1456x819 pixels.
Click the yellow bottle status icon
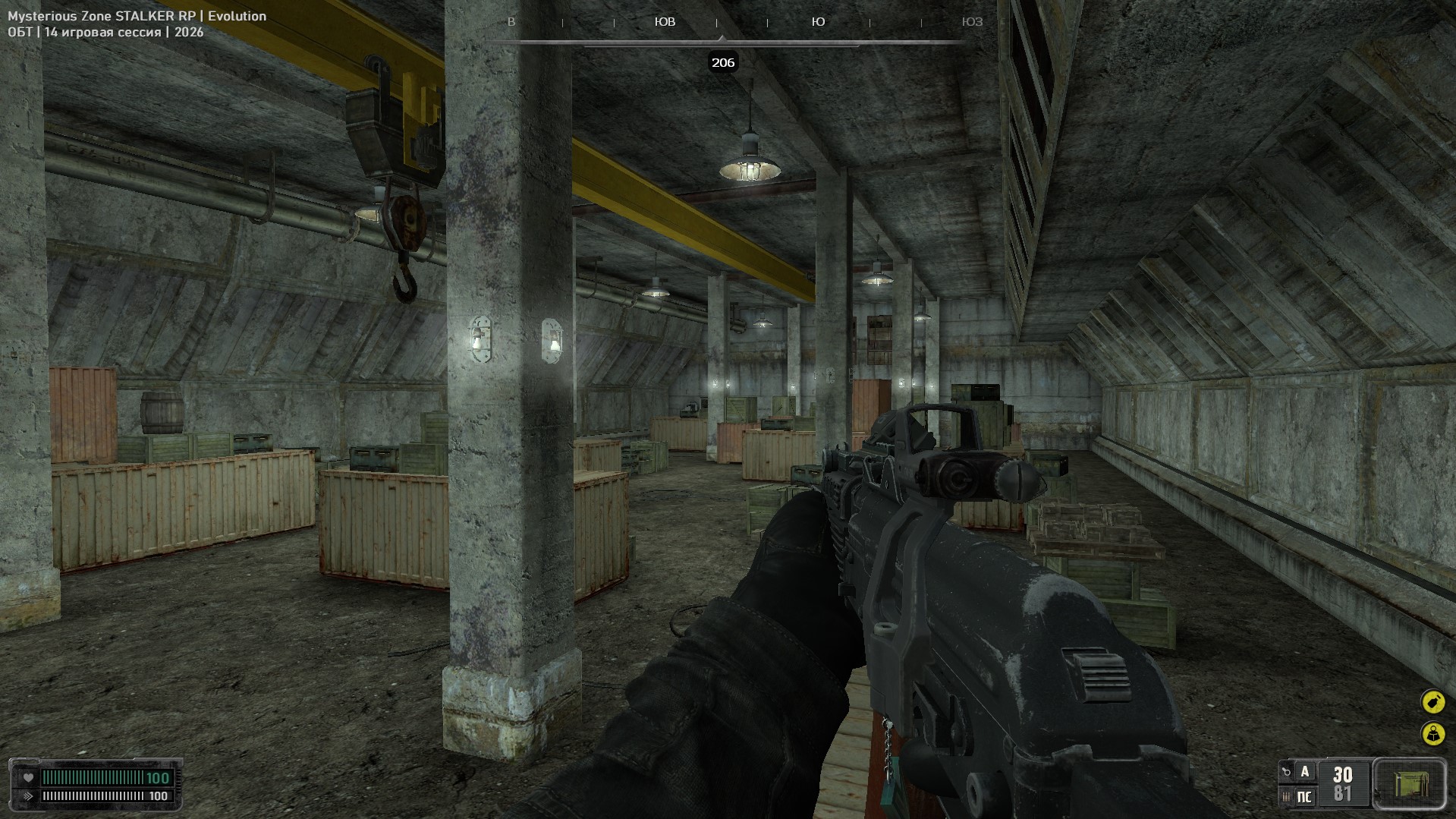pyautogui.click(x=1432, y=701)
